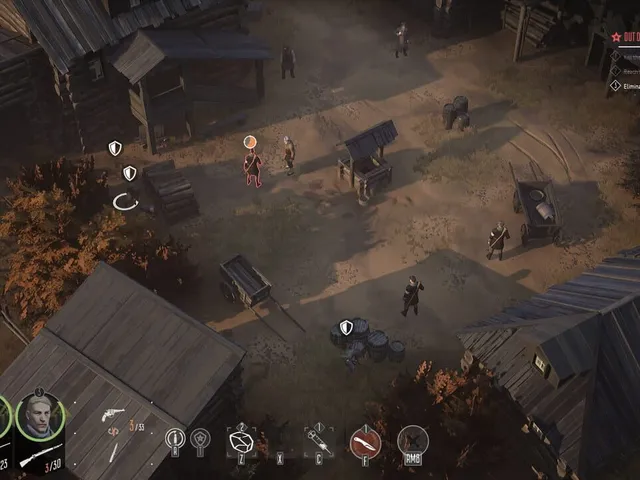Viewport: 640px width, 480px height.
Task: Select the active Eliminate objective entry
Action: (624, 86)
